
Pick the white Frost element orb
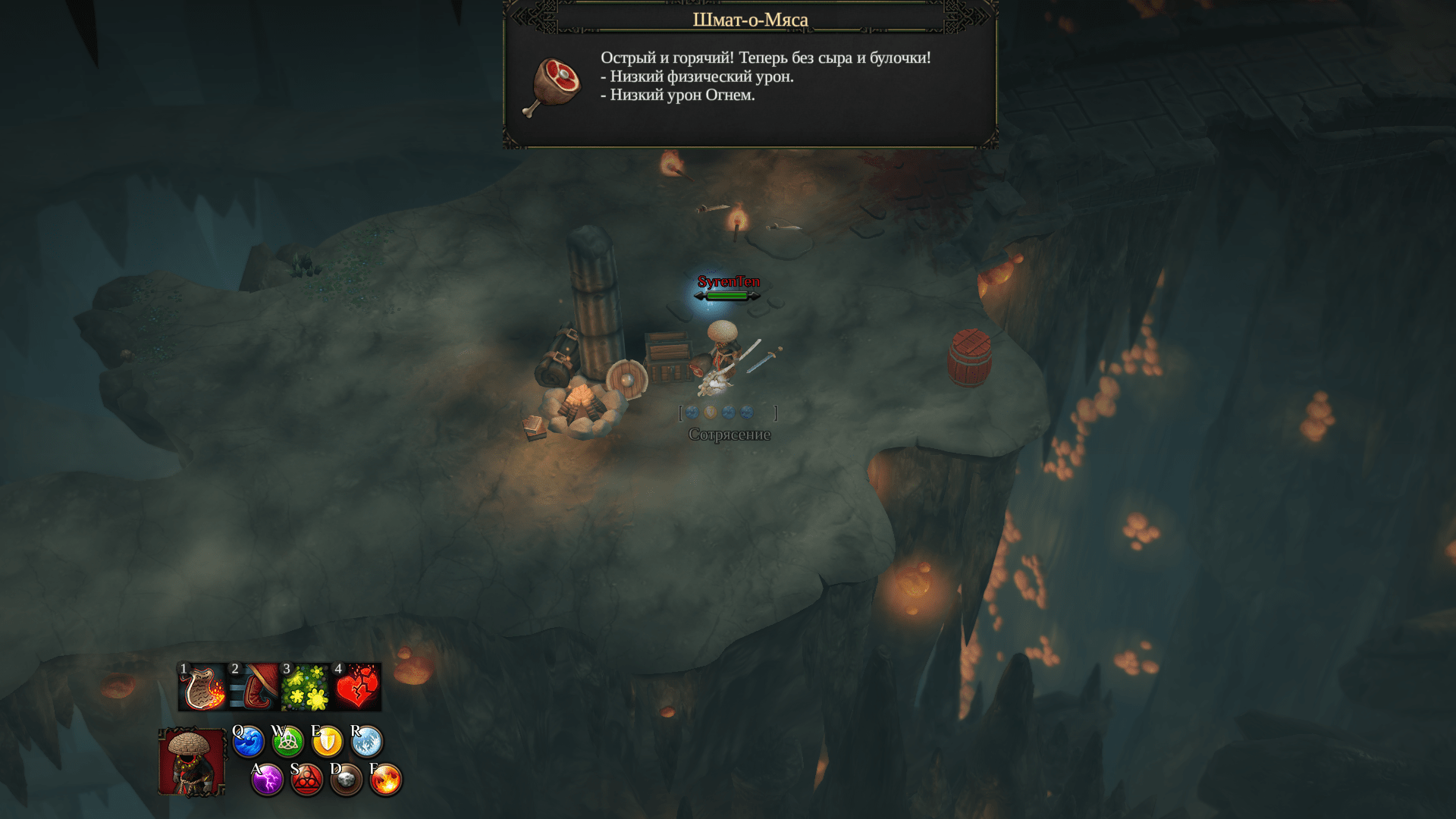coord(366,742)
